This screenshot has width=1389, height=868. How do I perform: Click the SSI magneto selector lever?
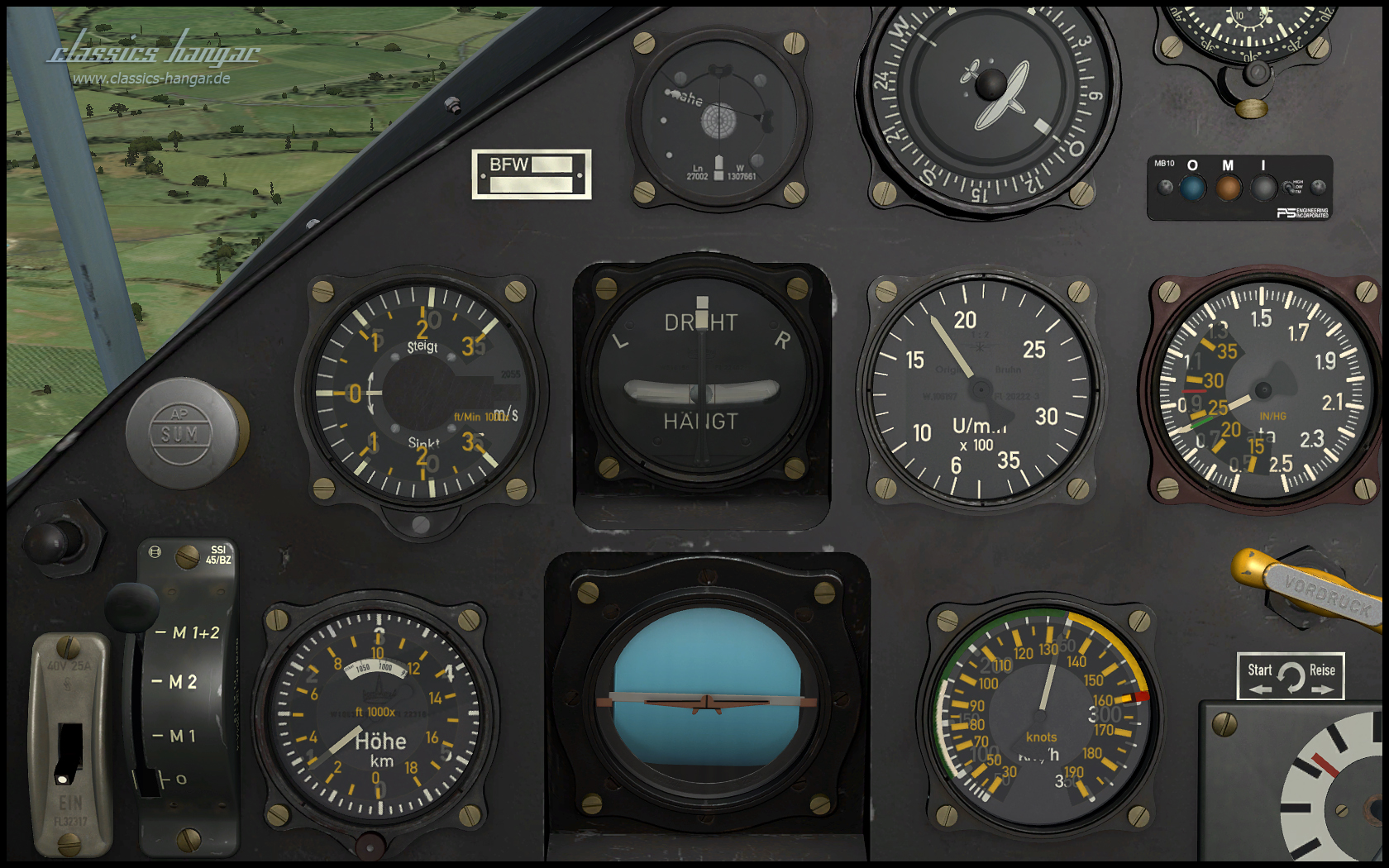click(x=132, y=608)
